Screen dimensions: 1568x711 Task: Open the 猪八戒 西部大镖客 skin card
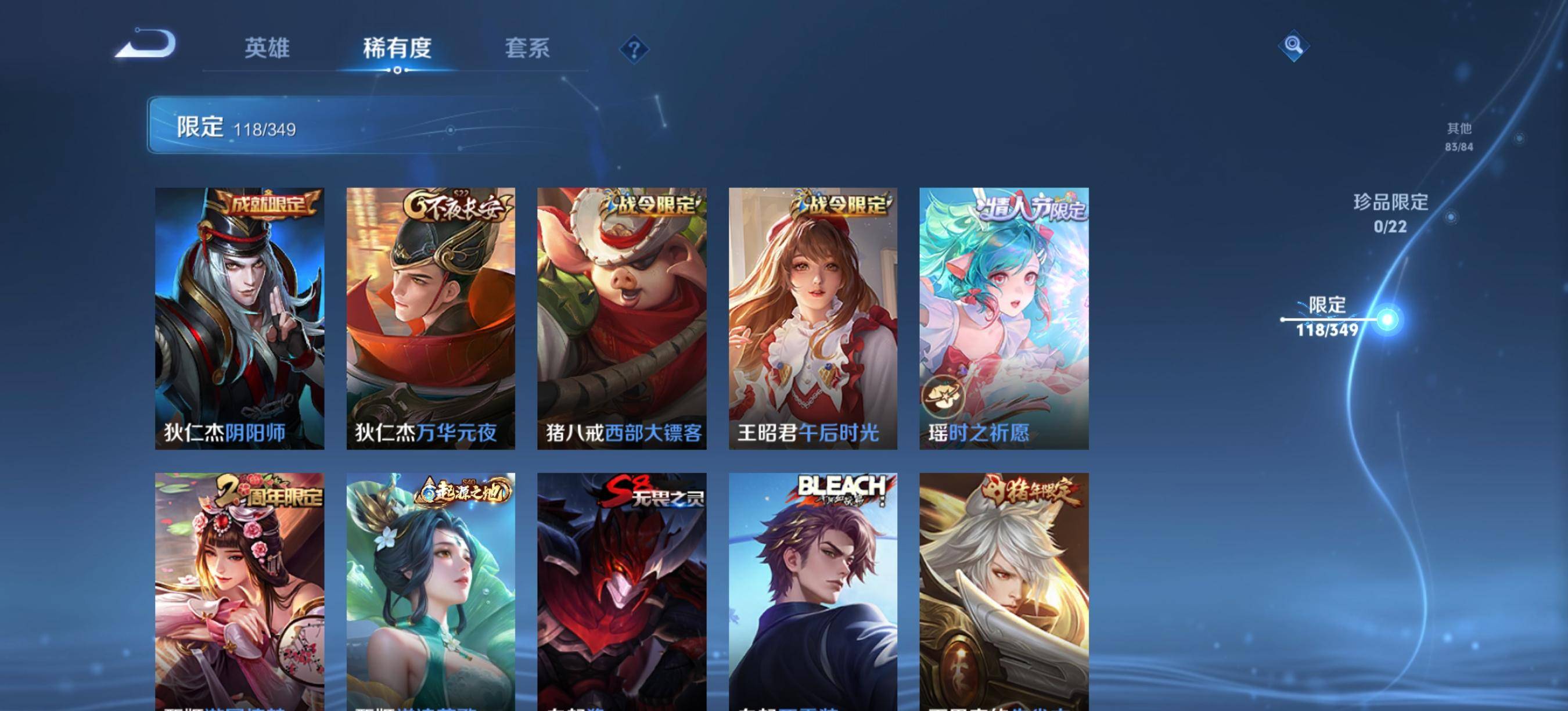[621, 318]
